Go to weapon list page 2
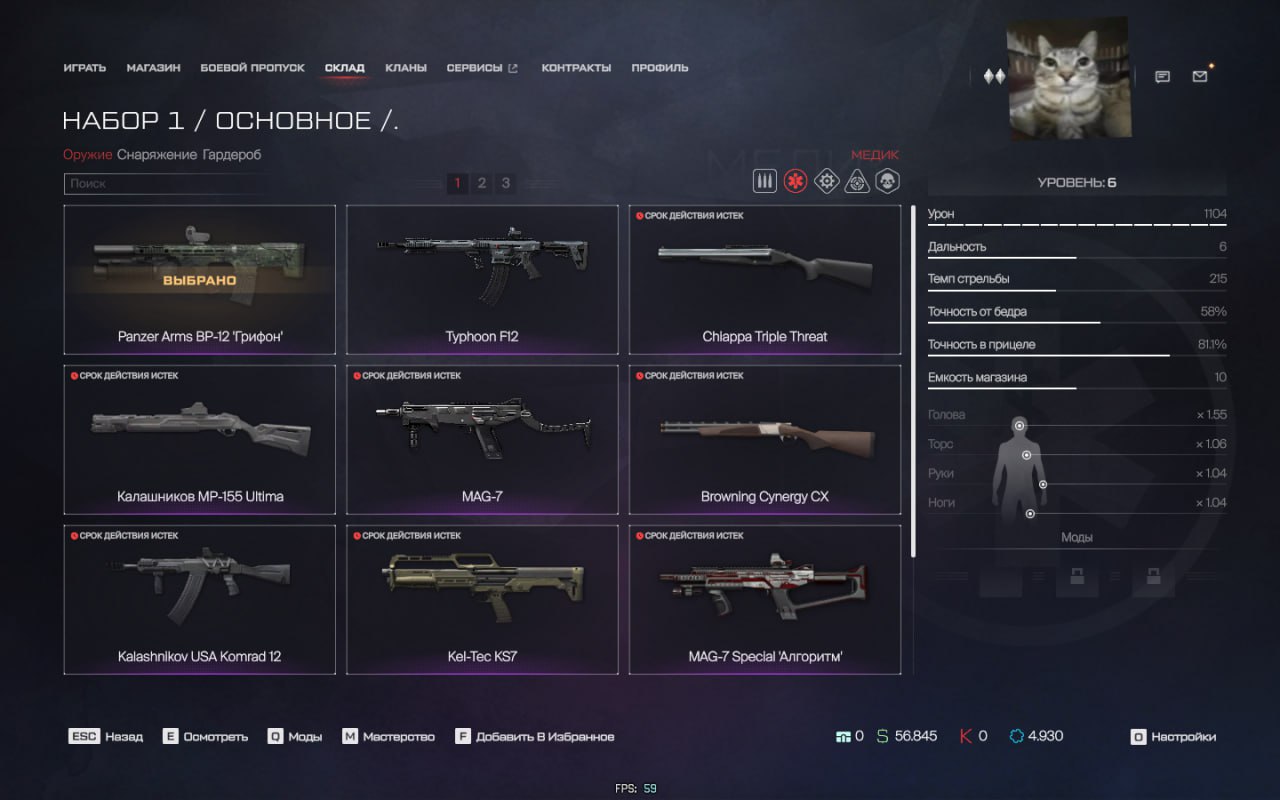This screenshot has width=1280, height=800. (x=482, y=183)
